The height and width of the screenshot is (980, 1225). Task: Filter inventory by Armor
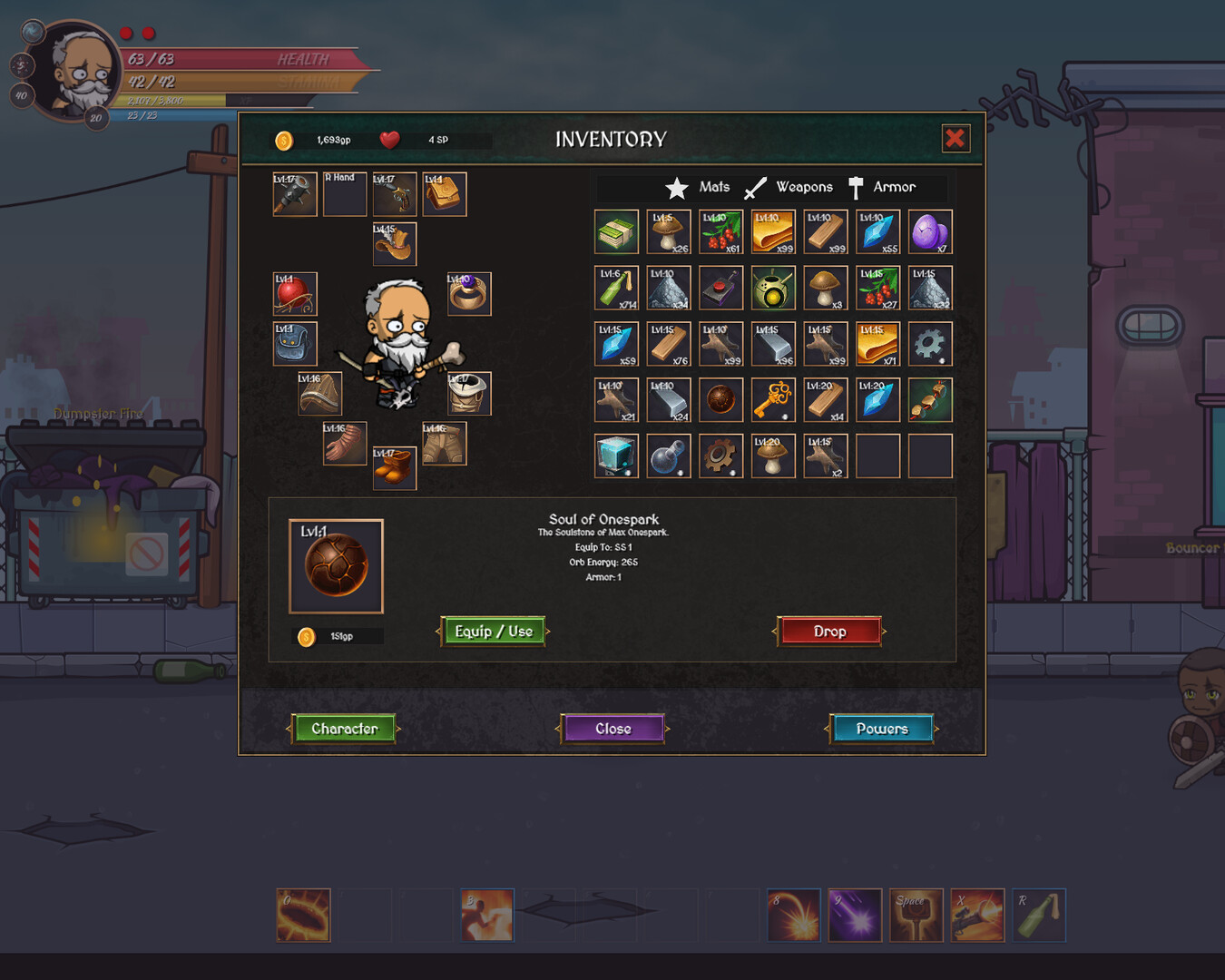[882, 187]
